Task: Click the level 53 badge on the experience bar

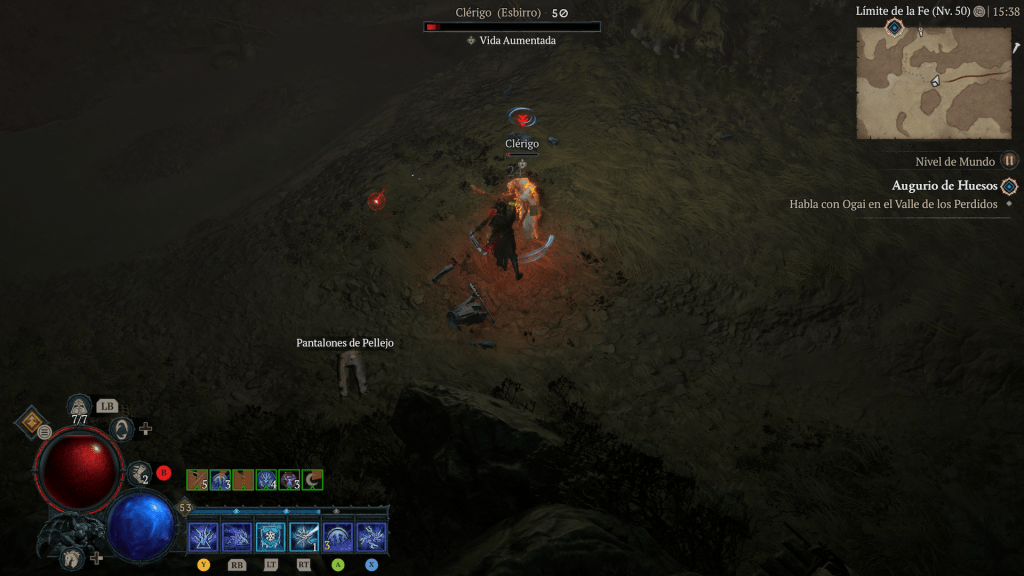Action: pos(185,508)
